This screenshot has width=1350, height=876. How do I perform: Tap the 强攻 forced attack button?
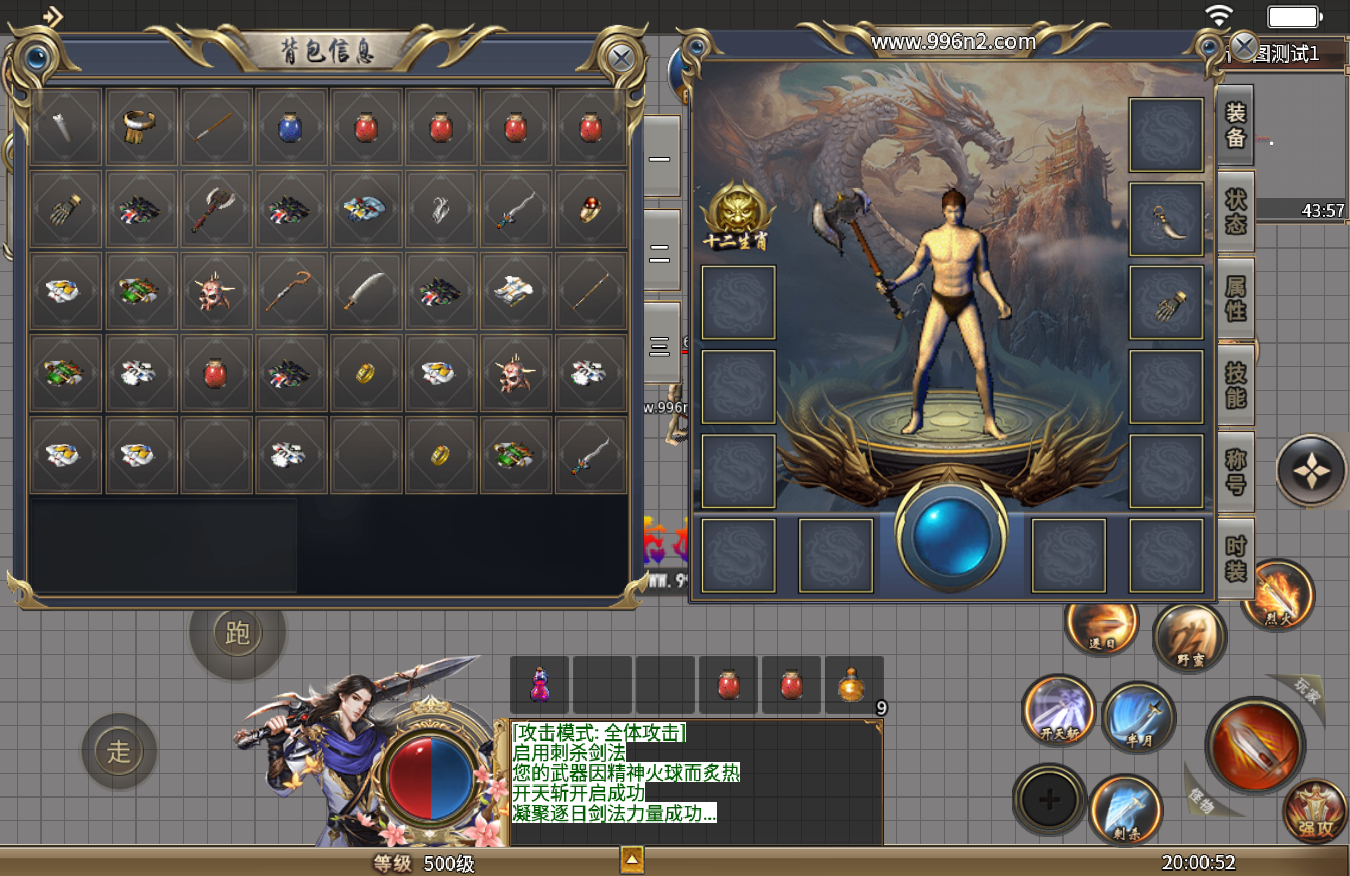coord(1314,810)
